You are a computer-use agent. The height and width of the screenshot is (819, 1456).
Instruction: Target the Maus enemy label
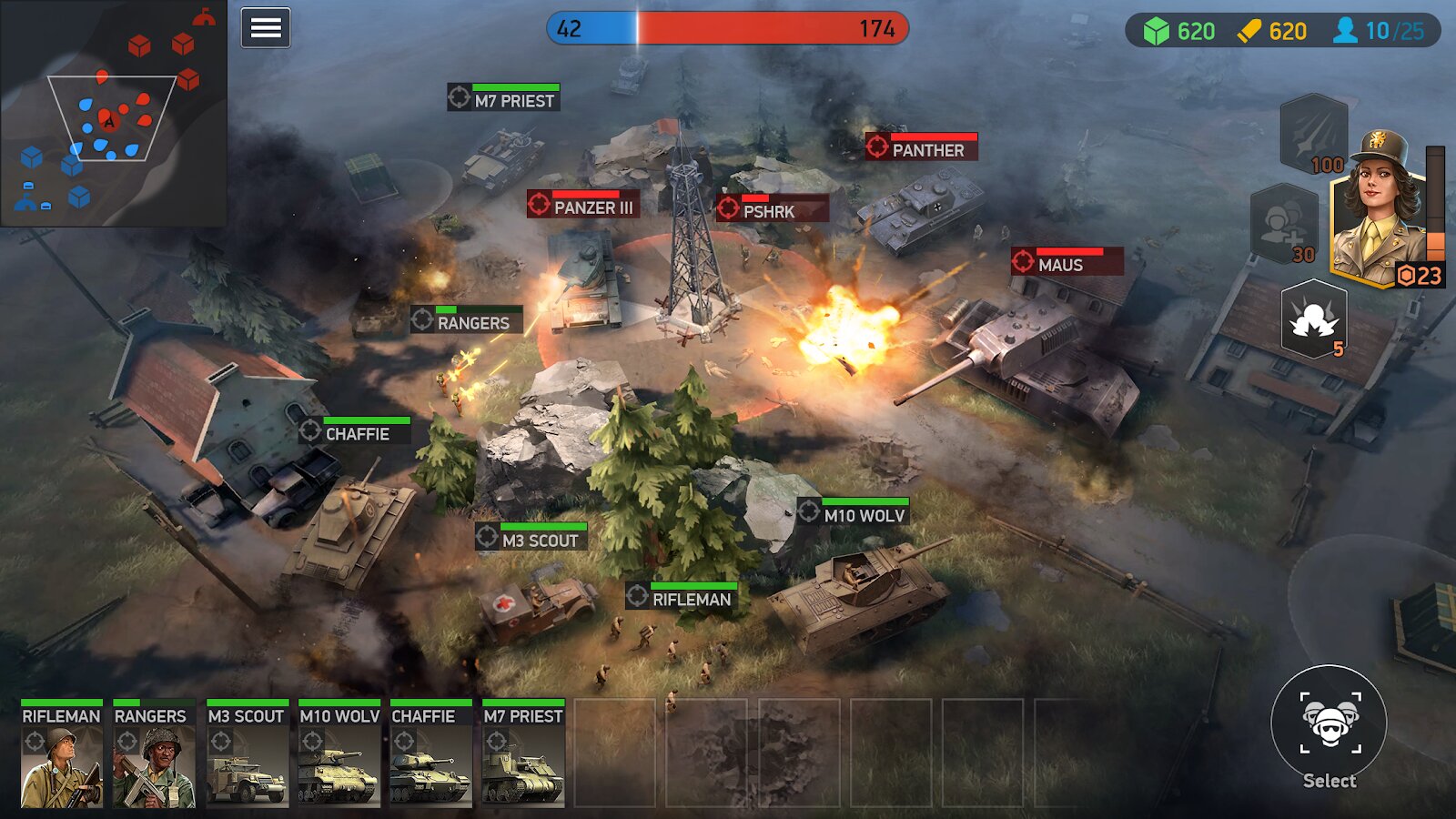[1067, 264]
